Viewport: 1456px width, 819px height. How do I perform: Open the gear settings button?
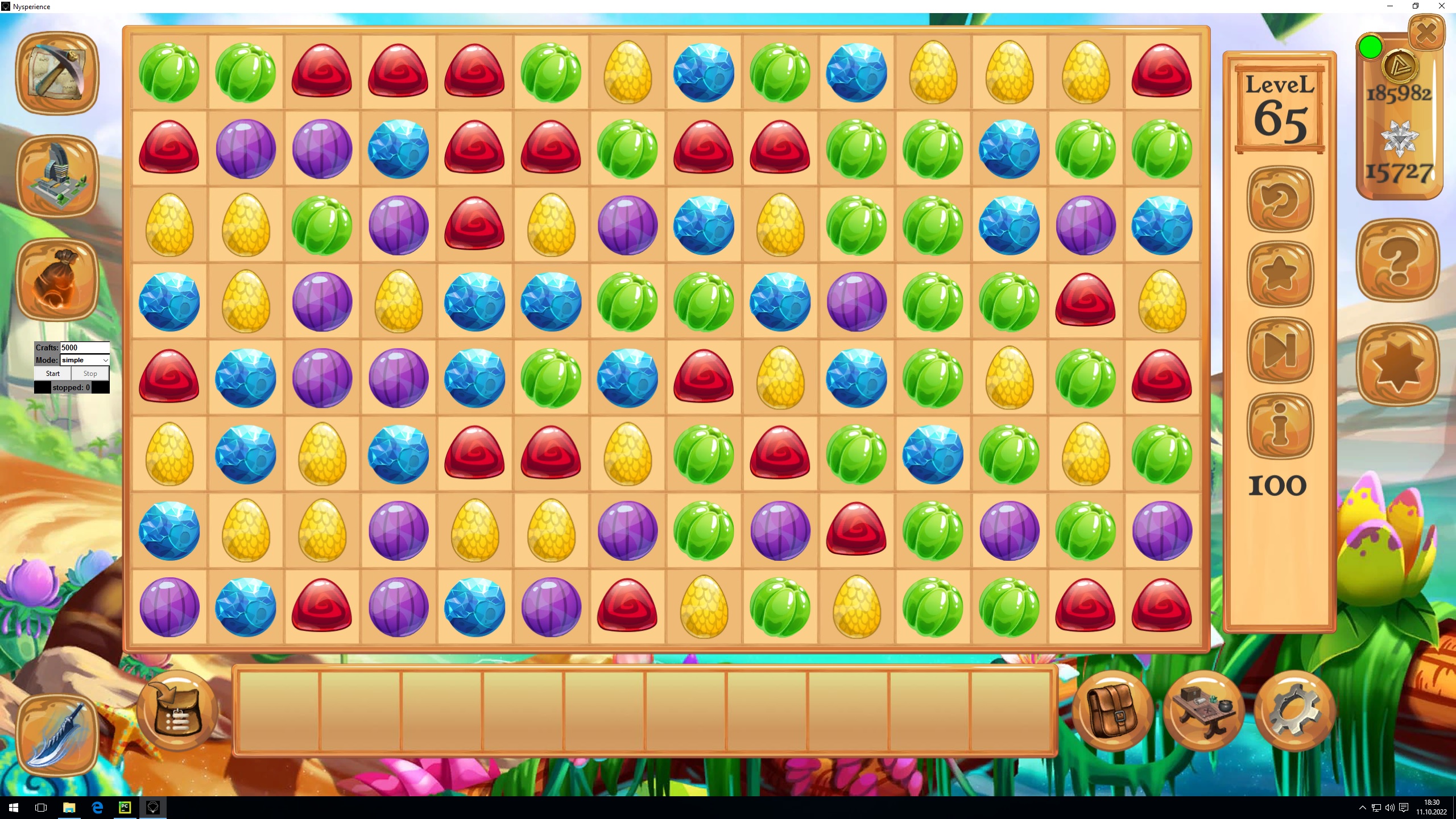tap(1294, 711)
